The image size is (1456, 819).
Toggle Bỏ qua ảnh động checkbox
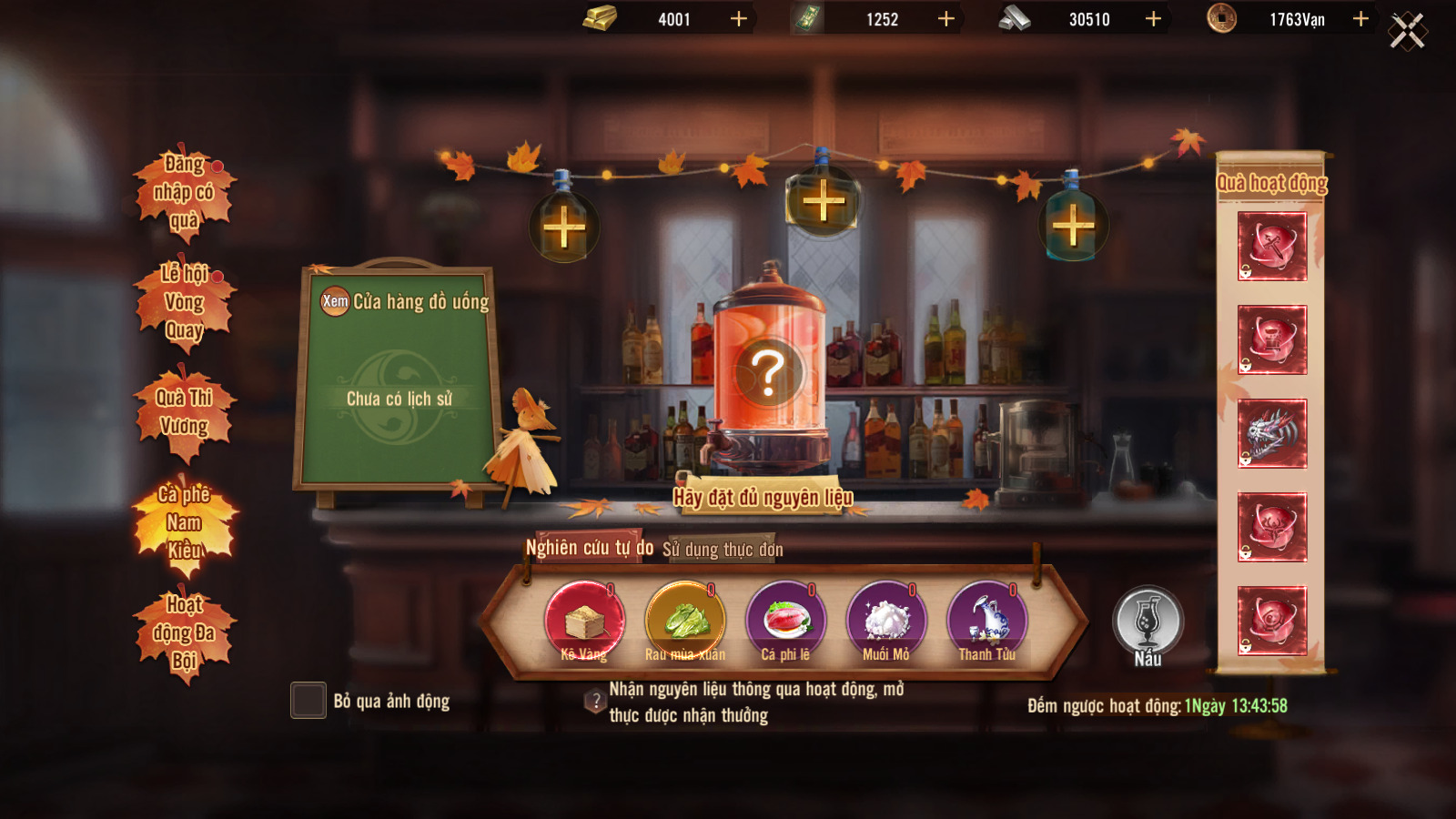[x=308, y=701]
